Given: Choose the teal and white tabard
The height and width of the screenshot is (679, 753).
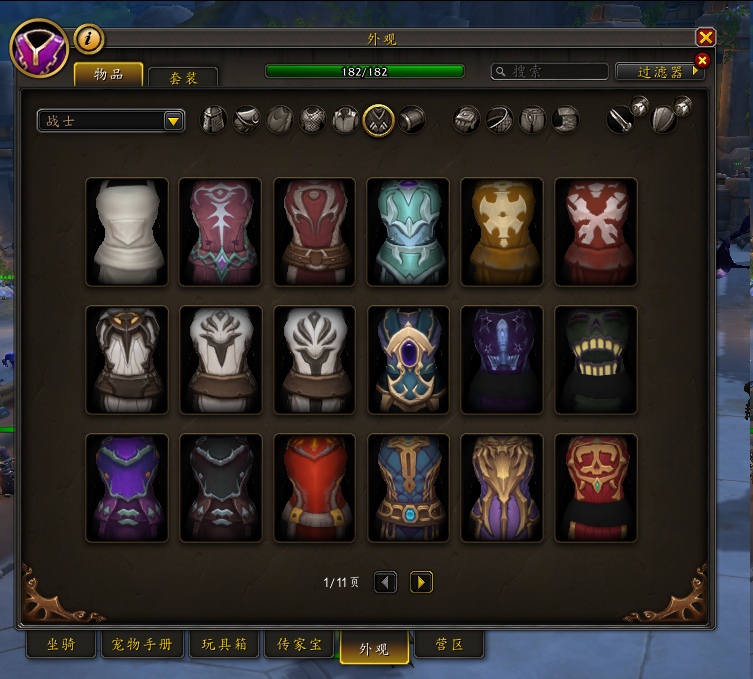Looking at the screenshot, I should [x=407, y=232].
